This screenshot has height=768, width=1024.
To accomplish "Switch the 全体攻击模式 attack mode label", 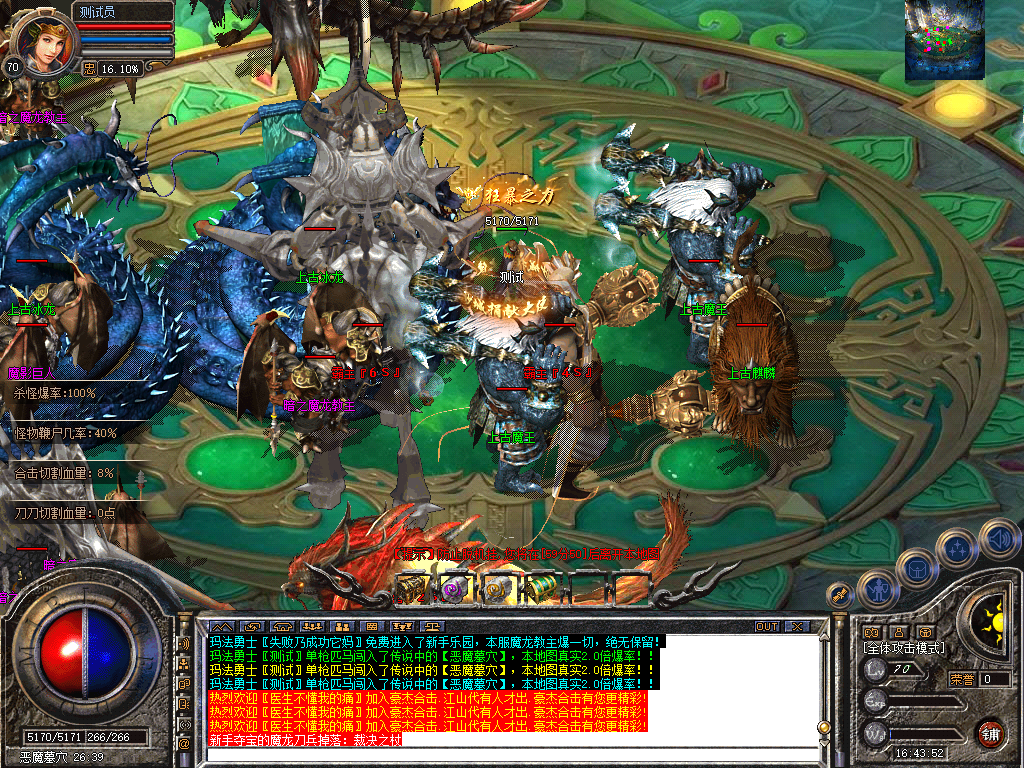I will pos(904,648).
